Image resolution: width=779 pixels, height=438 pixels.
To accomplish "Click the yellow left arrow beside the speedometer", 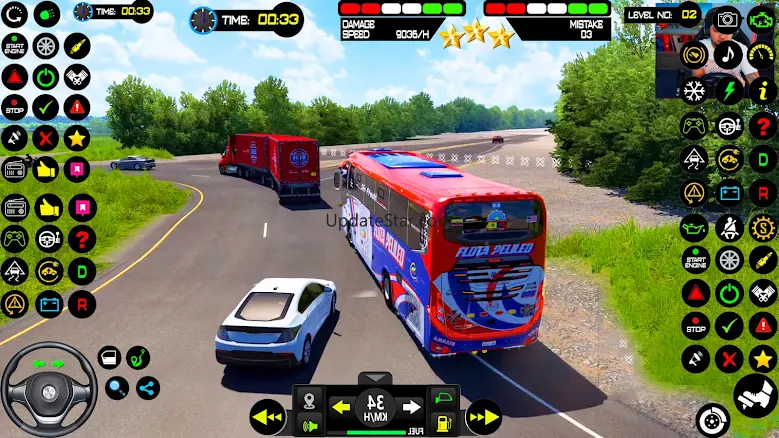I will (x=341, y=407).
